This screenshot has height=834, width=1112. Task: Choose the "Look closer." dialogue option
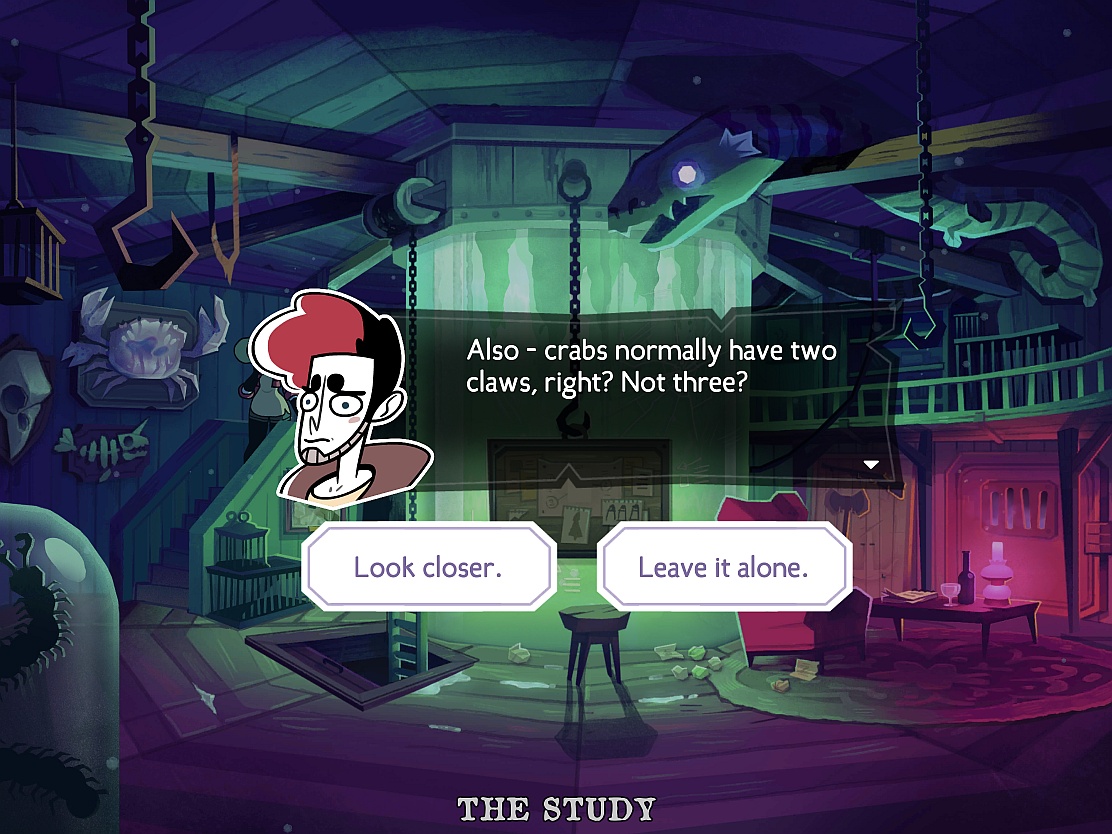429,567
